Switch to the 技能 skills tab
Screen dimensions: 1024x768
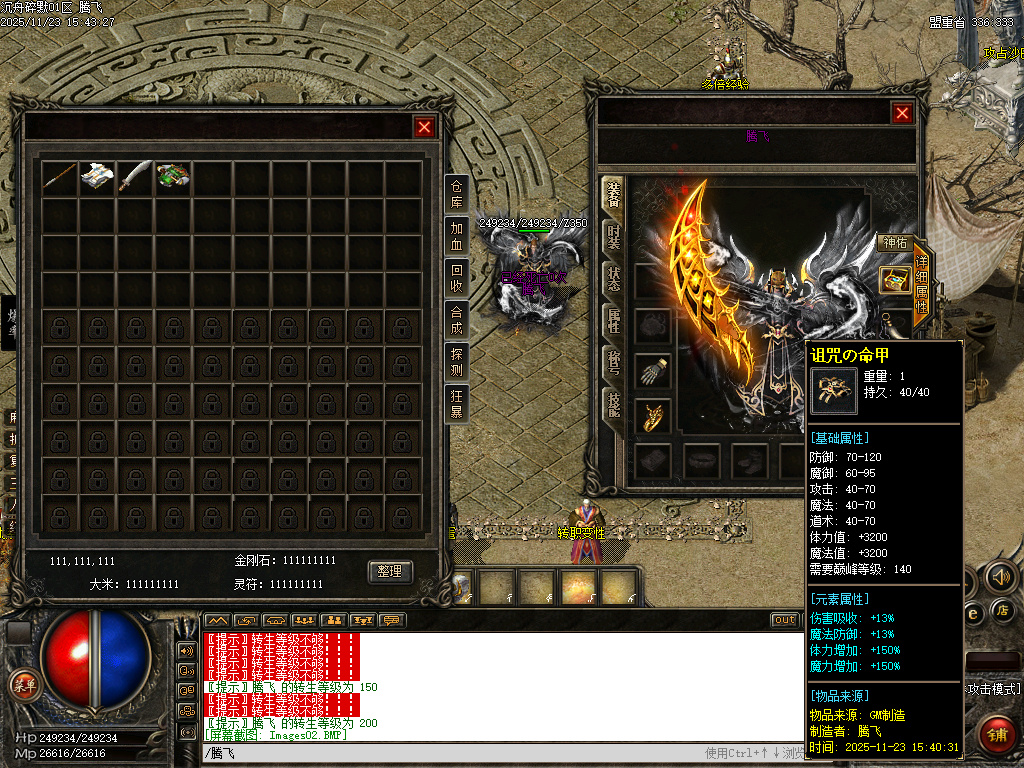click(613, 404)
